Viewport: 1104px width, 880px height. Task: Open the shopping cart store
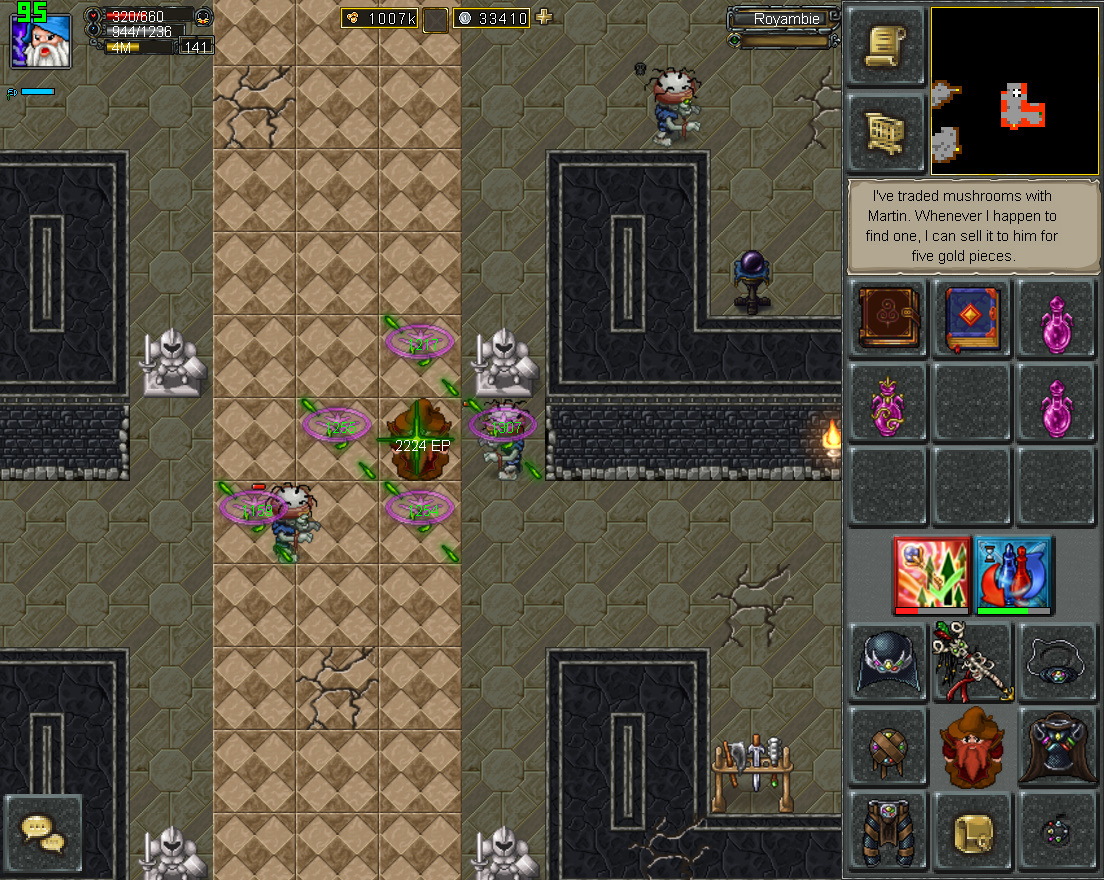[886, 133]
